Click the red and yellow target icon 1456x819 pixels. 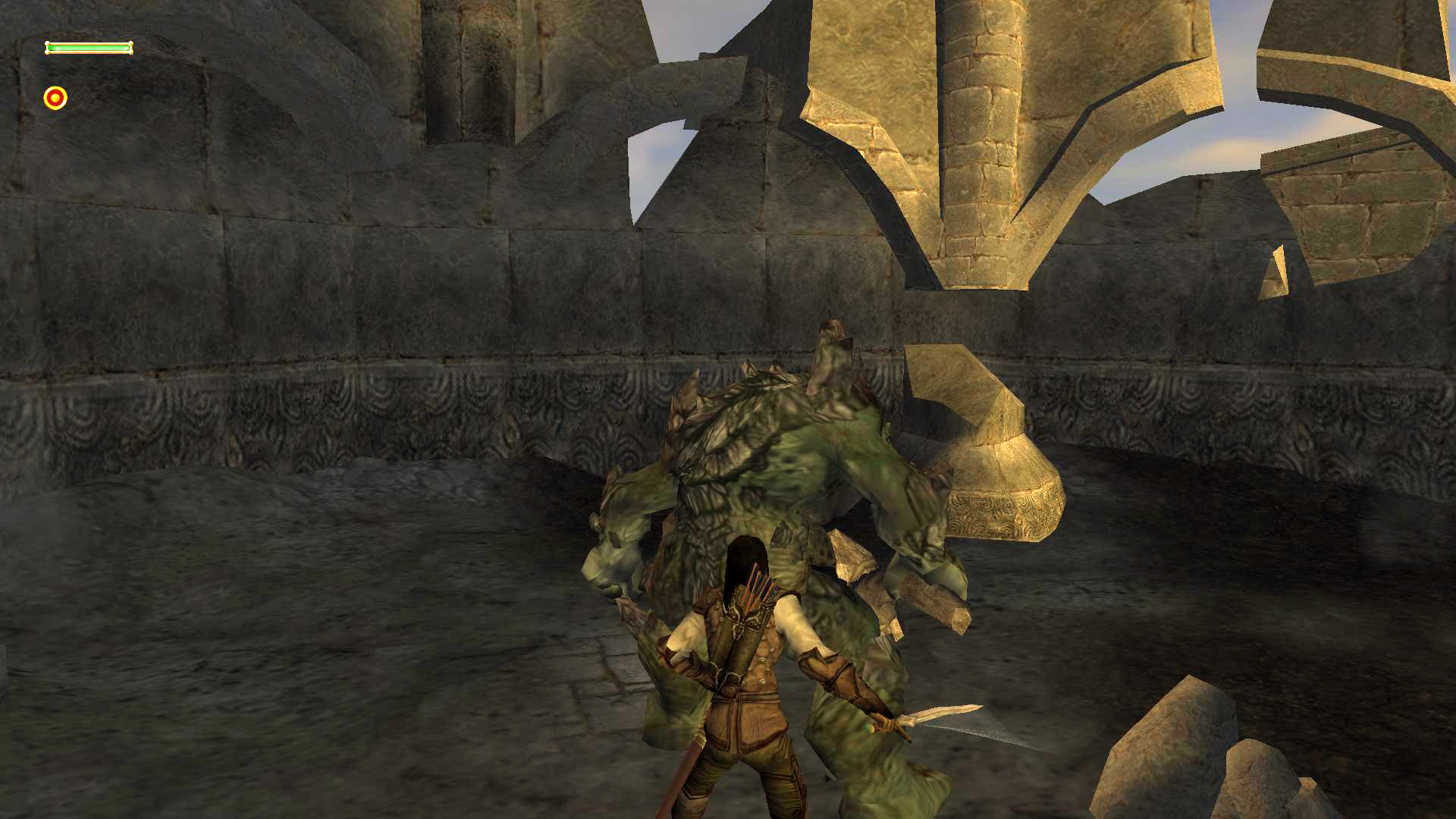(55, 98)
